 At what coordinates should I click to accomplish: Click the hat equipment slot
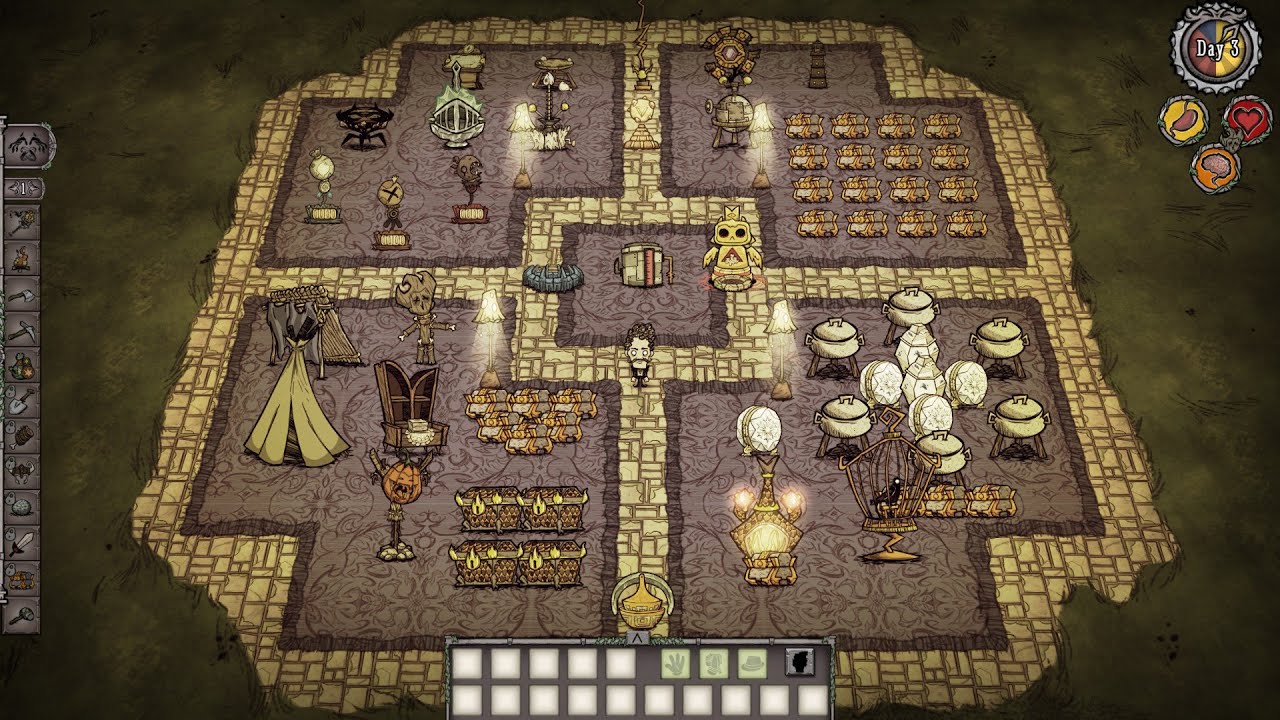pyautogui.click(x=753, y=662)
